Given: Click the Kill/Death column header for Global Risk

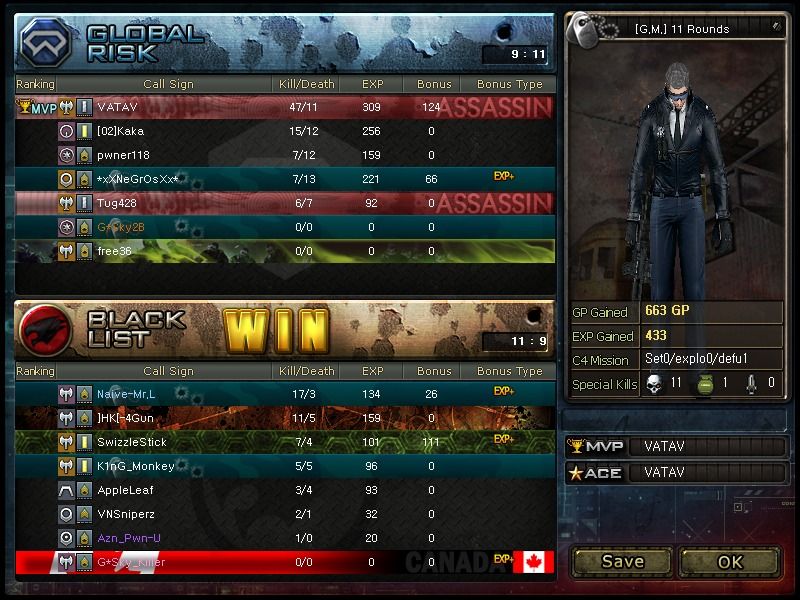Looking at the screenshot, I should pyautogui.click(x=306, y=84).
